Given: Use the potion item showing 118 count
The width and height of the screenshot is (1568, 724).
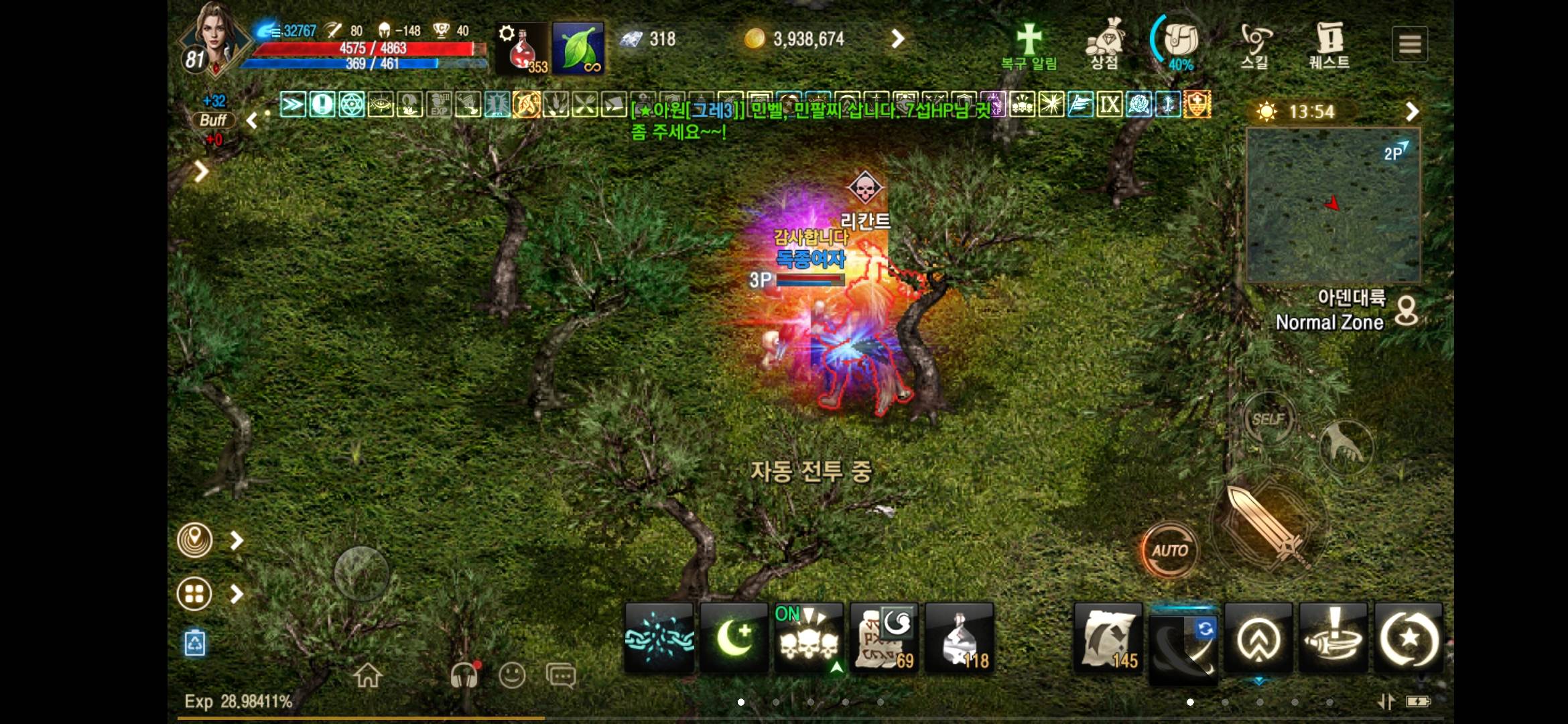Looking at the screenshot, I should (x=960, y=637).
